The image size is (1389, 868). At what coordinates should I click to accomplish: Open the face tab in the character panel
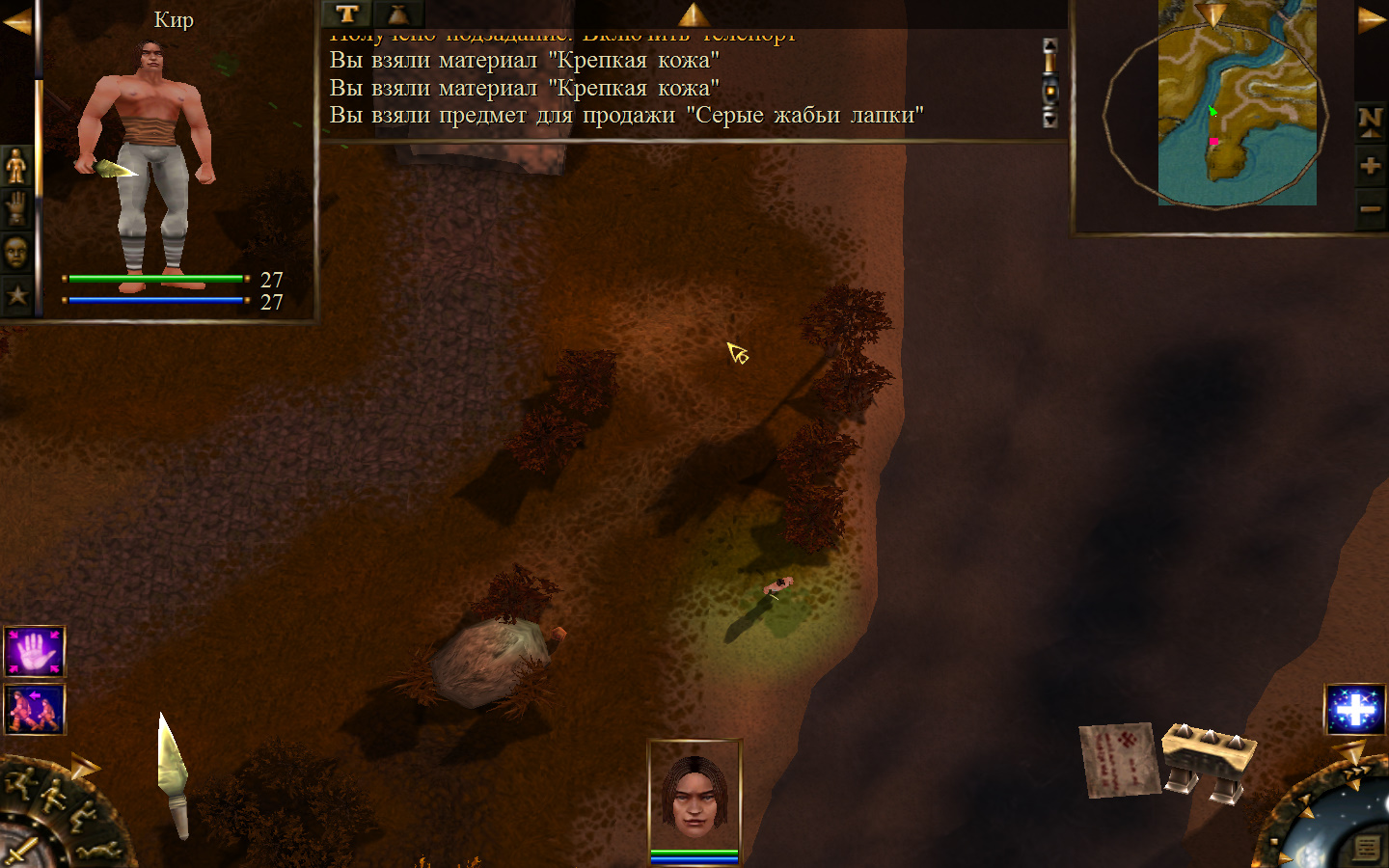click(16, 253)
